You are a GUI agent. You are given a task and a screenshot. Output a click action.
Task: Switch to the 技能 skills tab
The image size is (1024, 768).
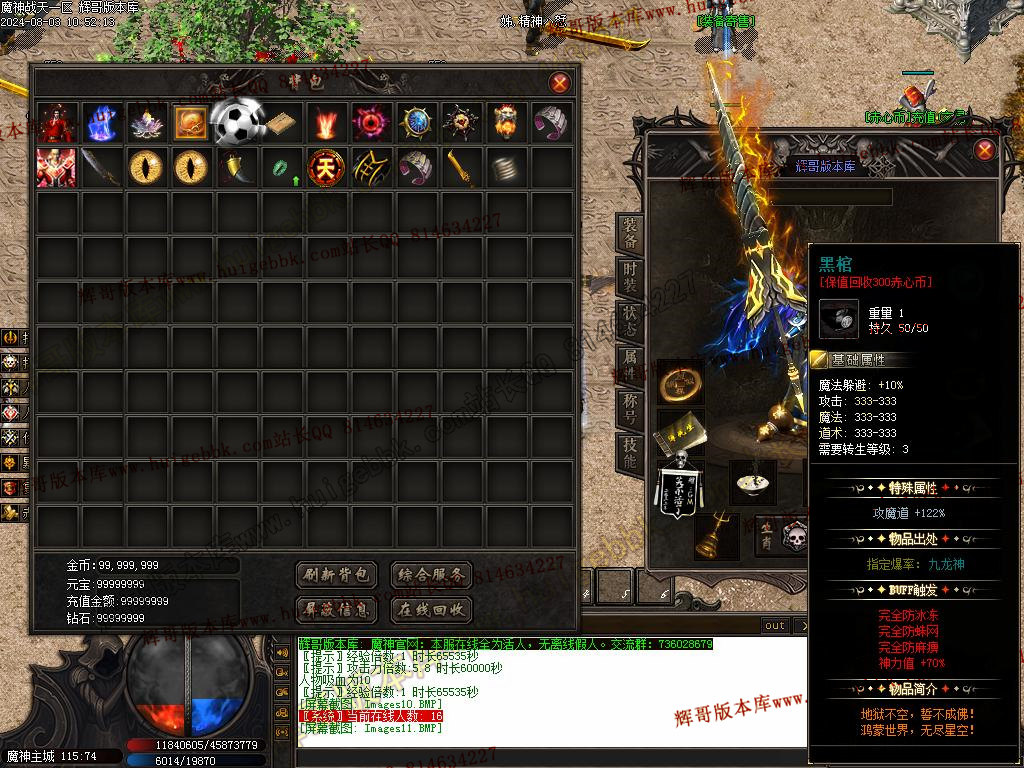pos(630,454)
